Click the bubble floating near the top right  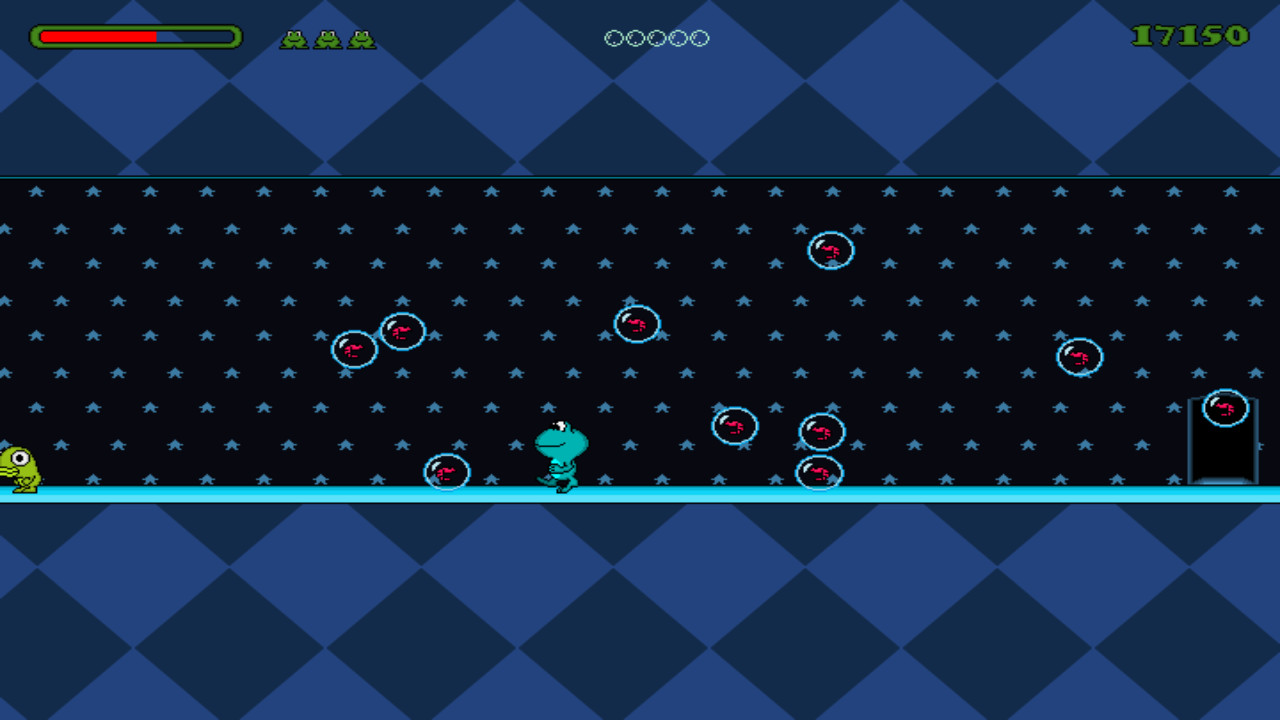pyautogui.click(x=830, y=252)
